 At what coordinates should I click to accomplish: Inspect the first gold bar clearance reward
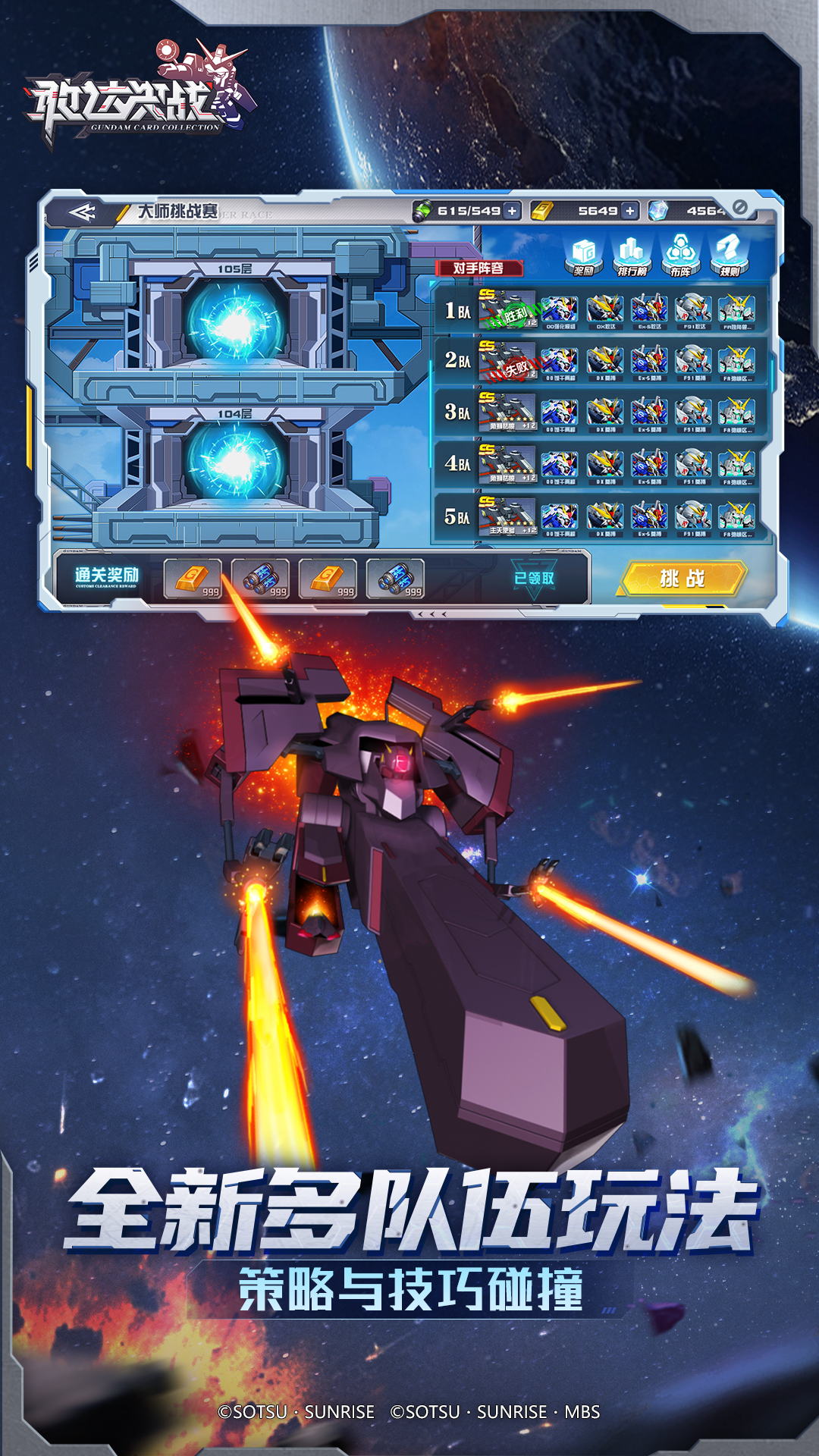point(193,579)
